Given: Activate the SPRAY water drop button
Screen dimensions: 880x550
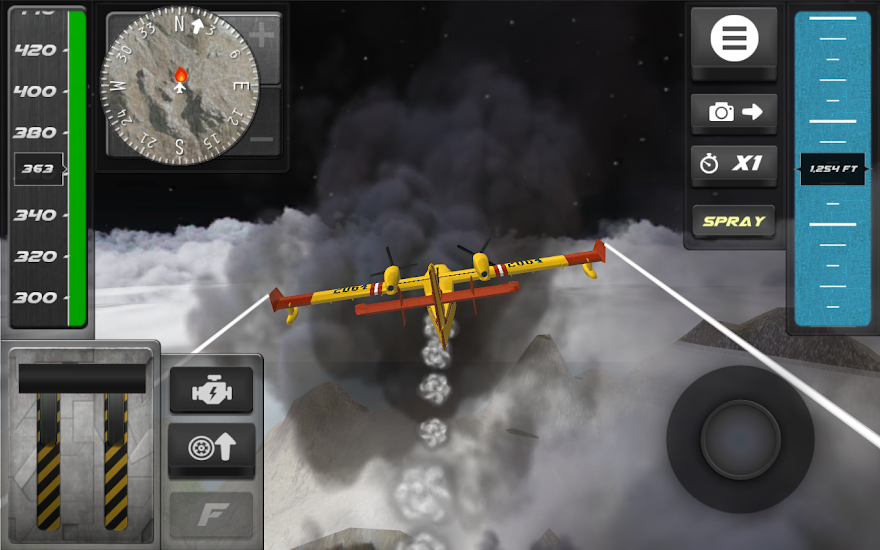Looking at the screenshot, I should click(x=734, y=221).
